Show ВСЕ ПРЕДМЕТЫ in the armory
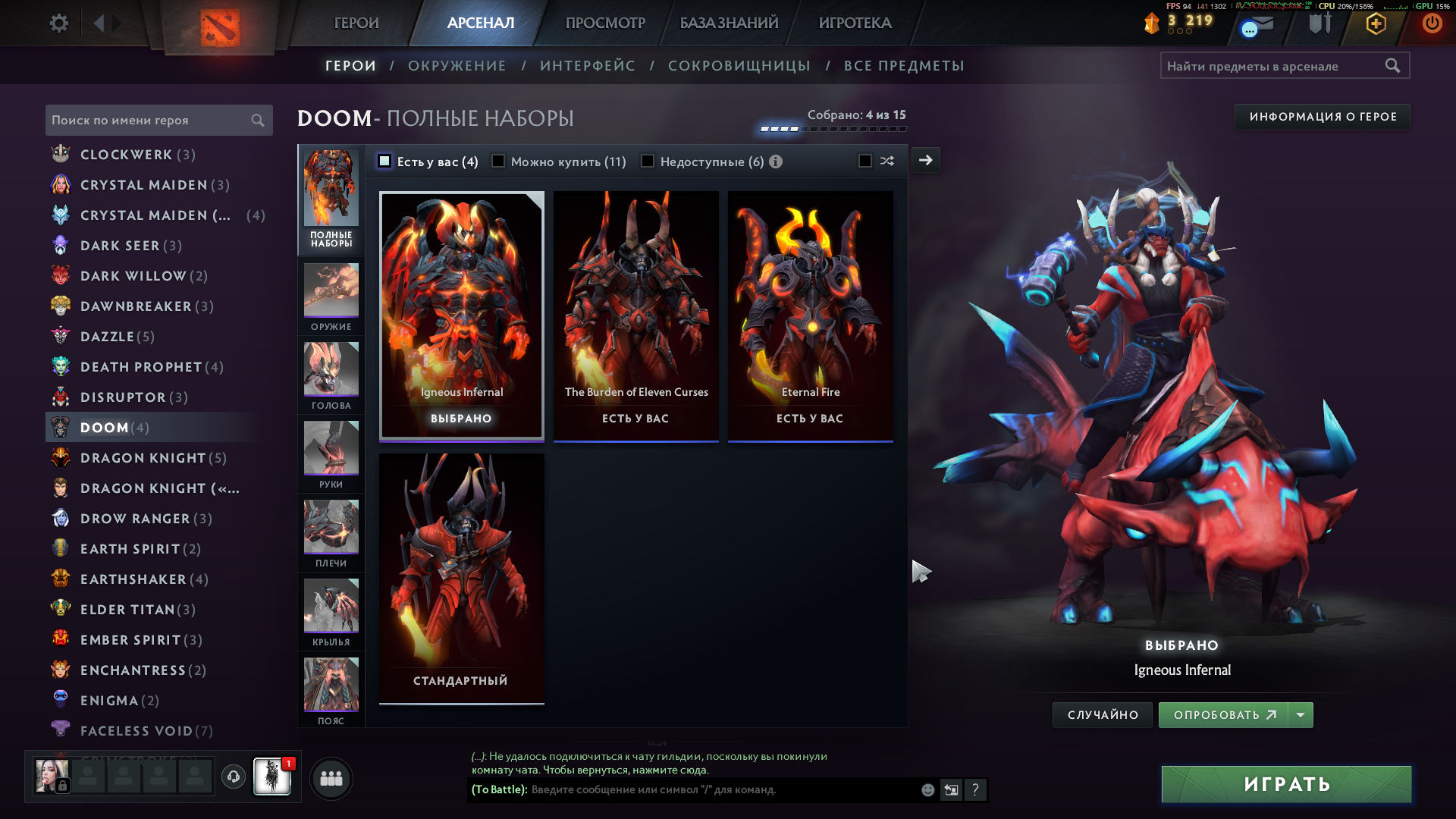 coord(904,66)
